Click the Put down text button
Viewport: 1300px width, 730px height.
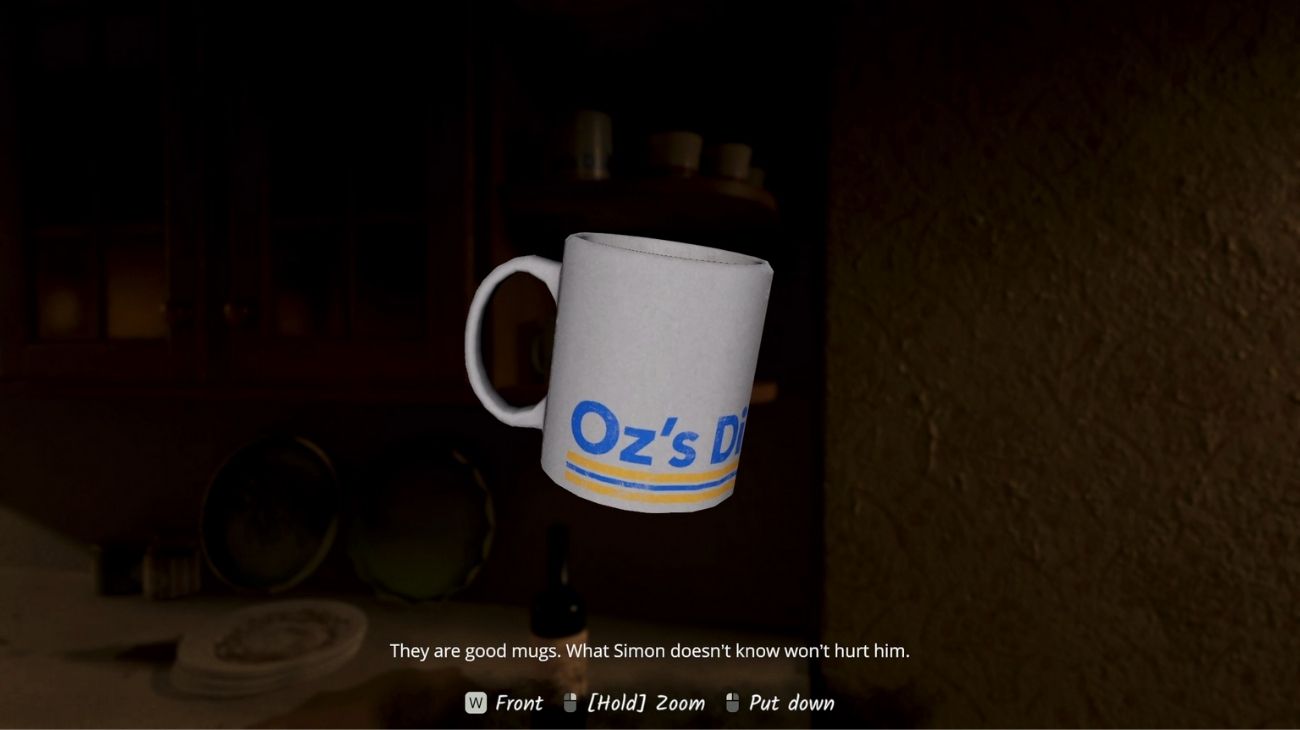coord(795,703)
